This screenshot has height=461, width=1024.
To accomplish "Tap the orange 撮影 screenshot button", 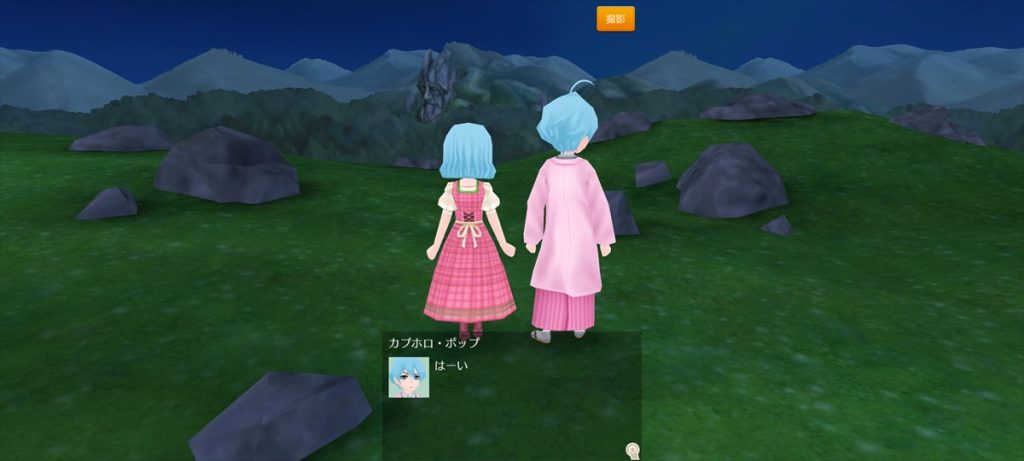I will 615,19.
